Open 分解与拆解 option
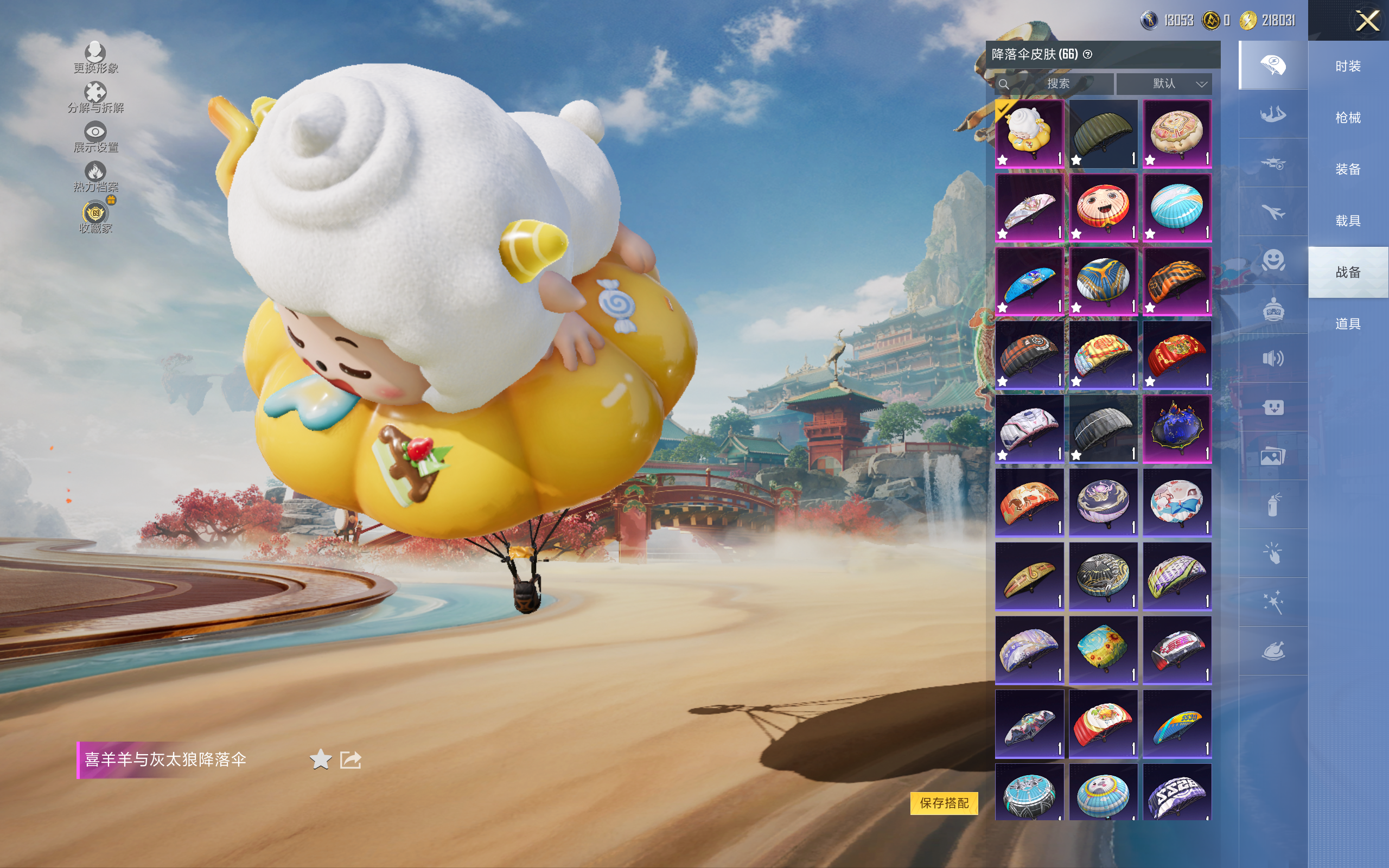 coord(95,98)
